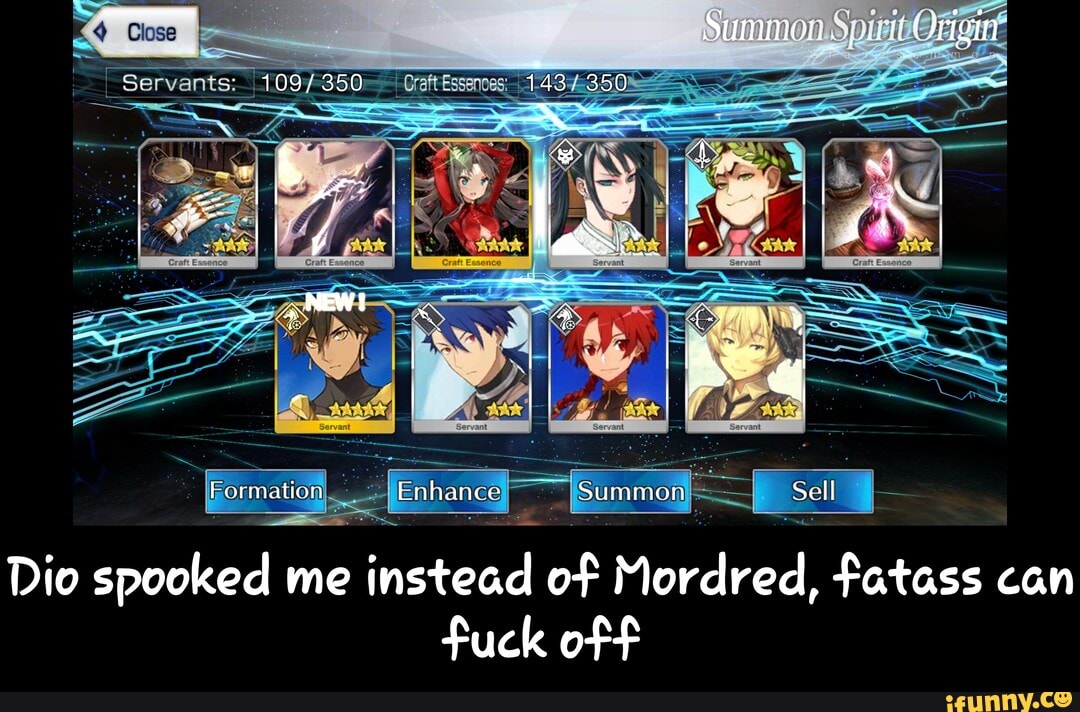View the NEW four-star golden servant card
Viewport: 1080px width, 712px height.
(x=334, y=368)
